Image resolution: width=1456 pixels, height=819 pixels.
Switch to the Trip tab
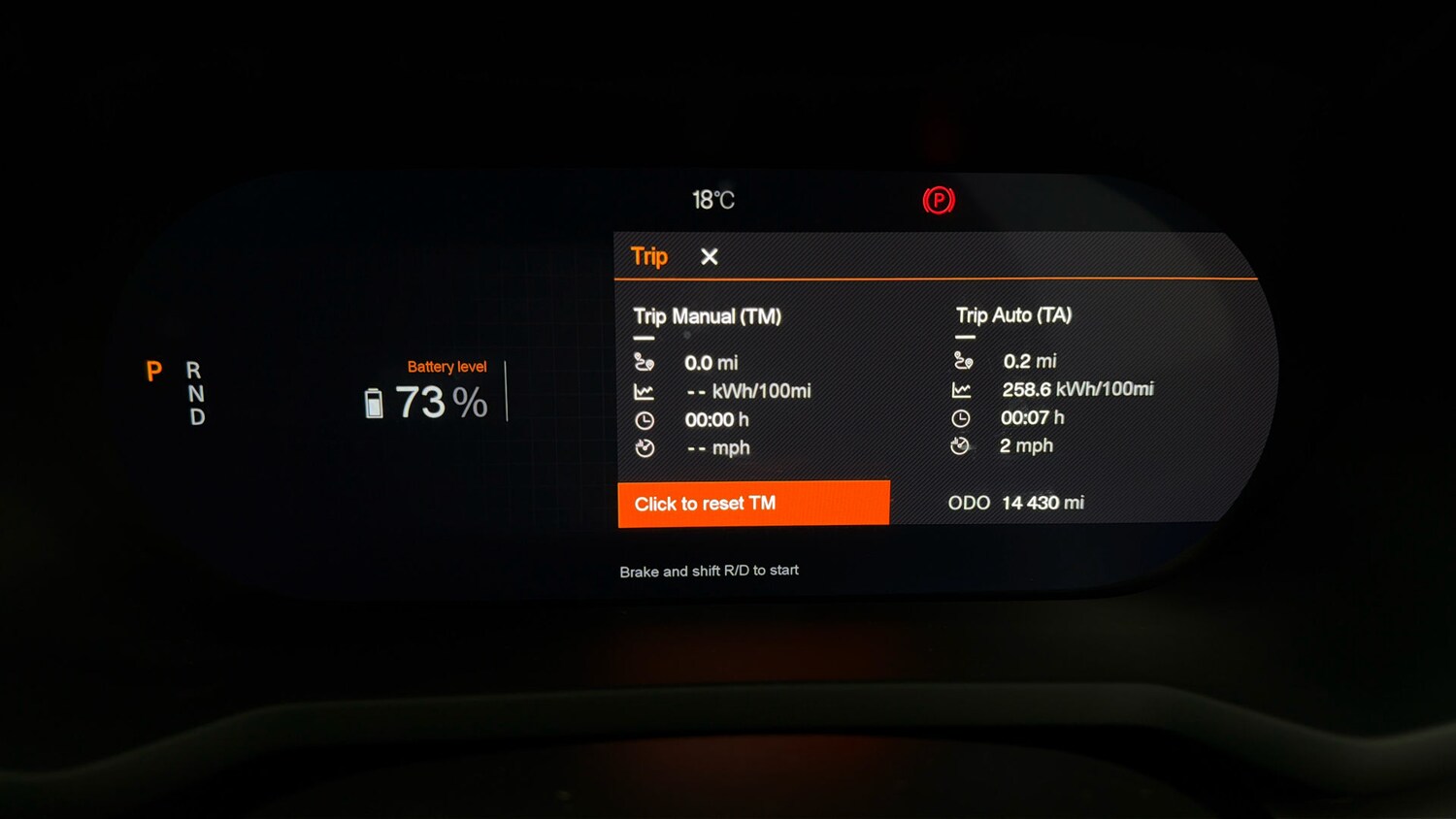coord(647,256)
